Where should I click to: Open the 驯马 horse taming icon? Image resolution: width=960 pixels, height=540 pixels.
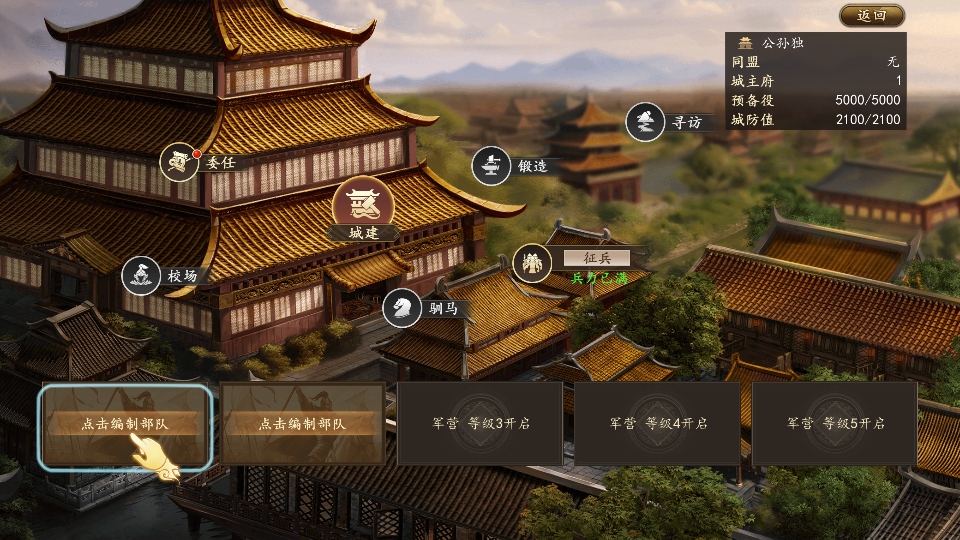402,307
